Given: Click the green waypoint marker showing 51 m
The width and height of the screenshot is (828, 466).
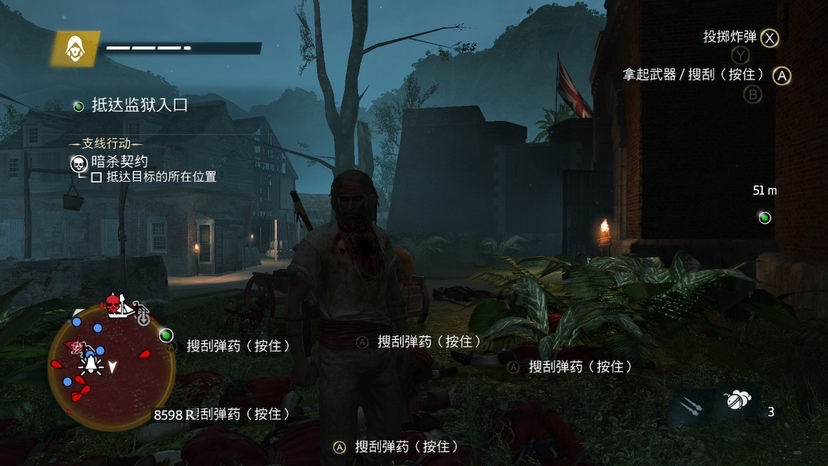Looking at the screenshot, I should 765,217.
